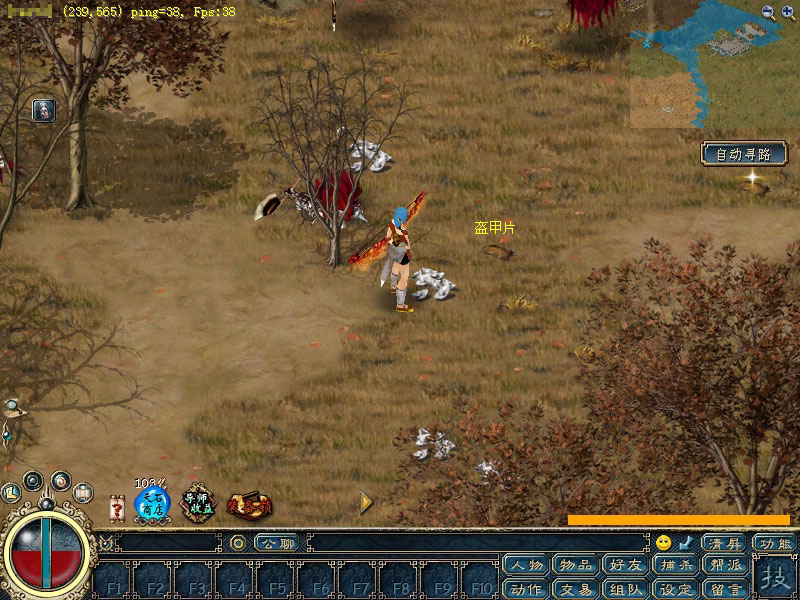
Task: Open the 动作 actions menu
Action: pos(526,589)
